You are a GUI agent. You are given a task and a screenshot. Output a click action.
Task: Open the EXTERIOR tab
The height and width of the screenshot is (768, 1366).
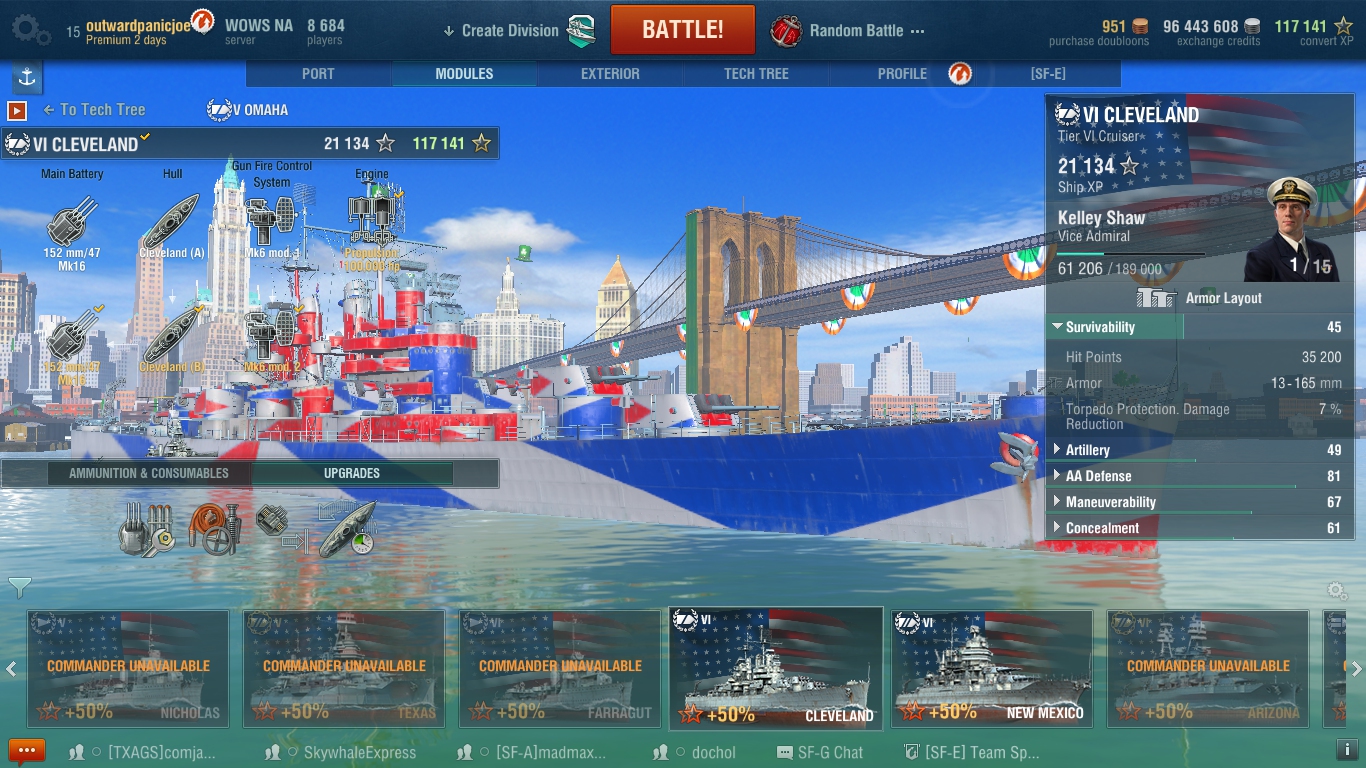pos(610,74)
